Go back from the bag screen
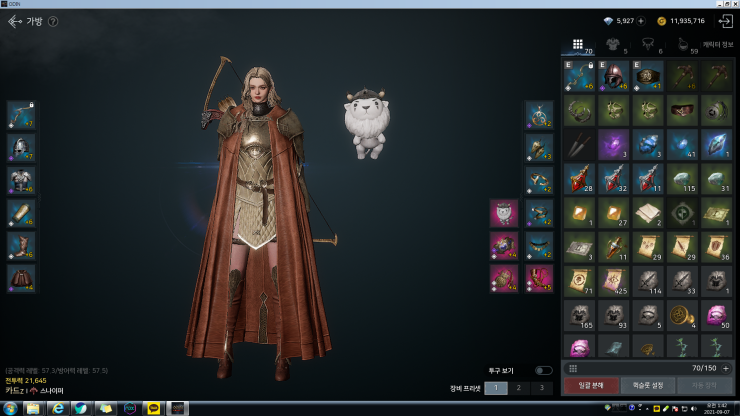Viewport: 740px width, 416px height. click(x=14, y=20)
